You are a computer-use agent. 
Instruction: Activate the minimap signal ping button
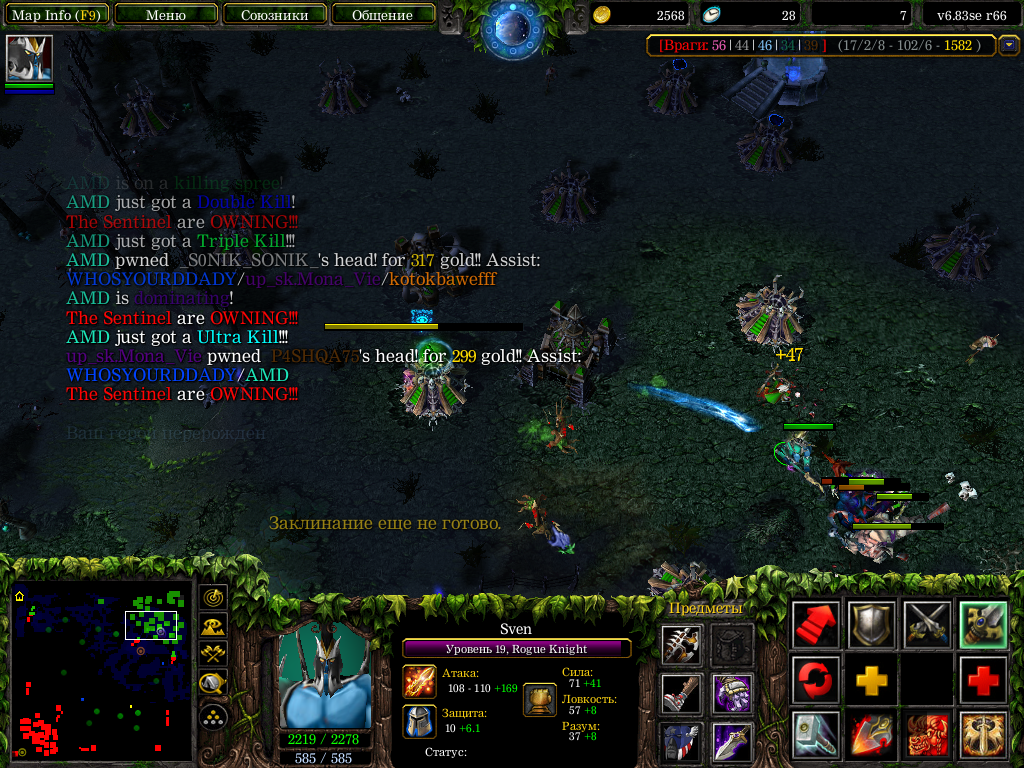click(213, 597)
